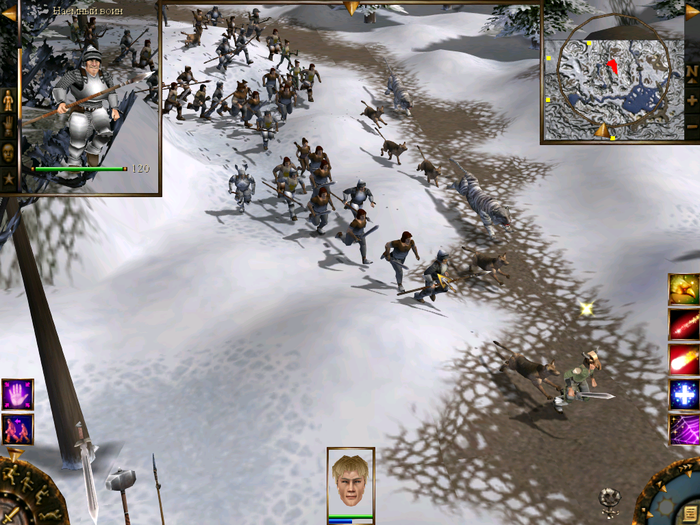
Task: Activate the purple spider web spell
Action: (x=684, y=429)
